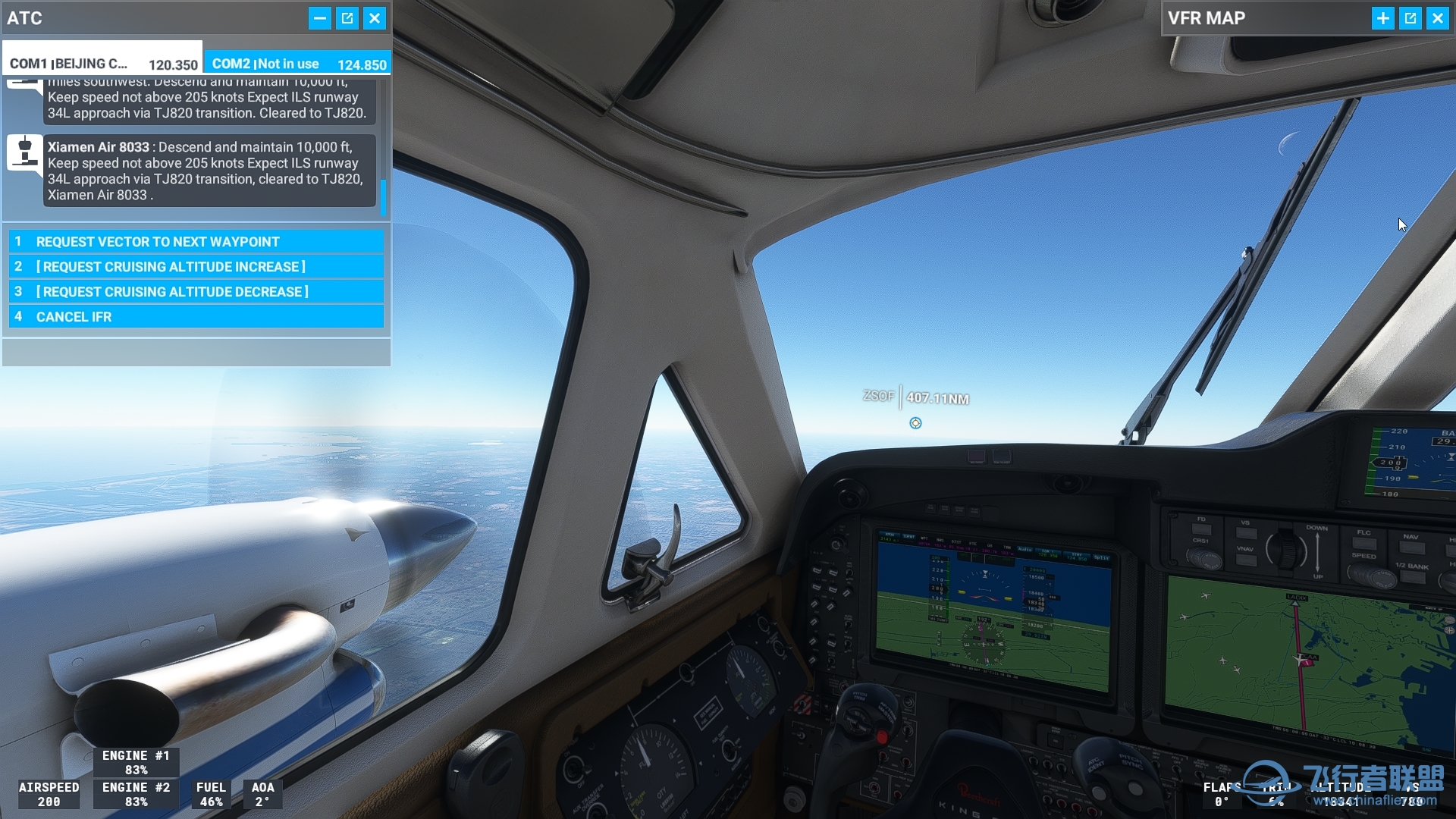The height and width of the screenshot is (819, 1456).
Task: Minimize the ATC window
Action: pos(320,18)
